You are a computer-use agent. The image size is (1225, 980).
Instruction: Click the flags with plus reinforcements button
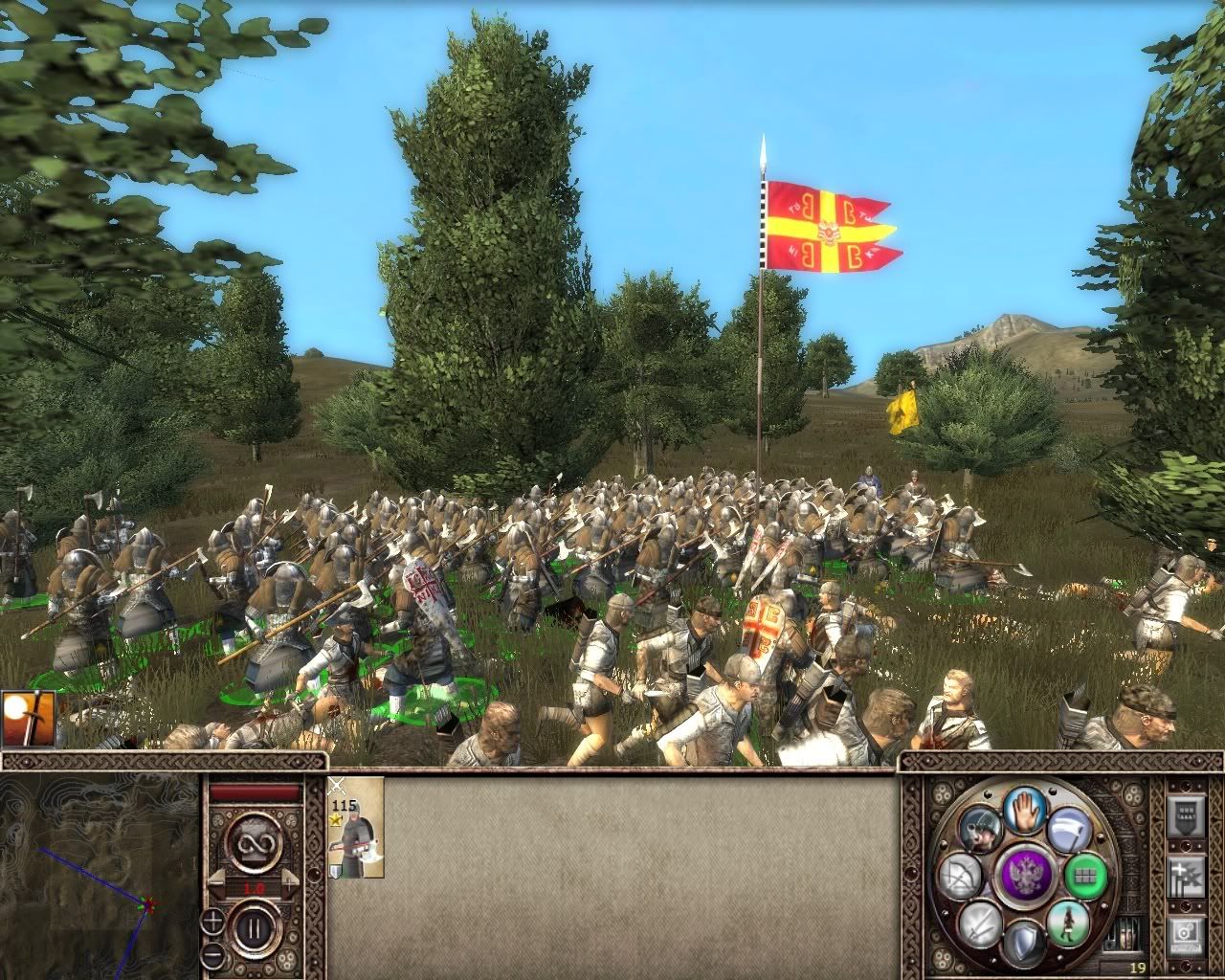coord(1186,878)
